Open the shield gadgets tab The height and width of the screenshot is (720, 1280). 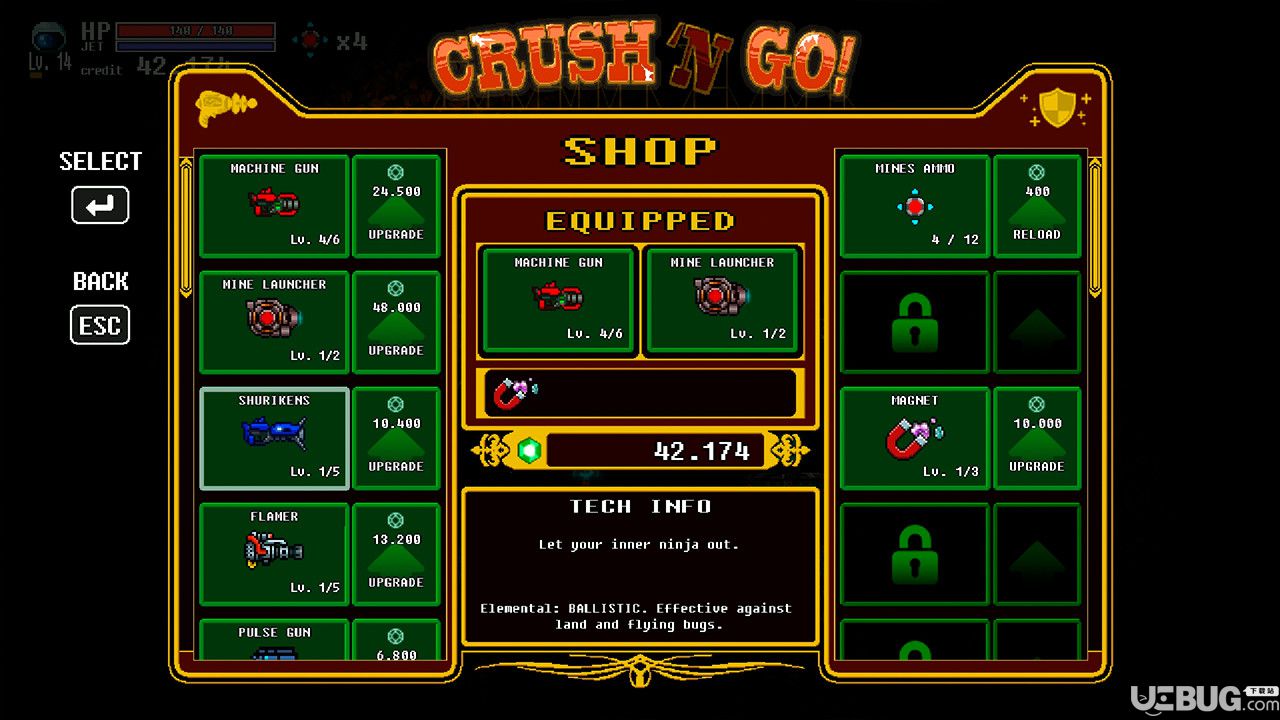point(1056,107)
